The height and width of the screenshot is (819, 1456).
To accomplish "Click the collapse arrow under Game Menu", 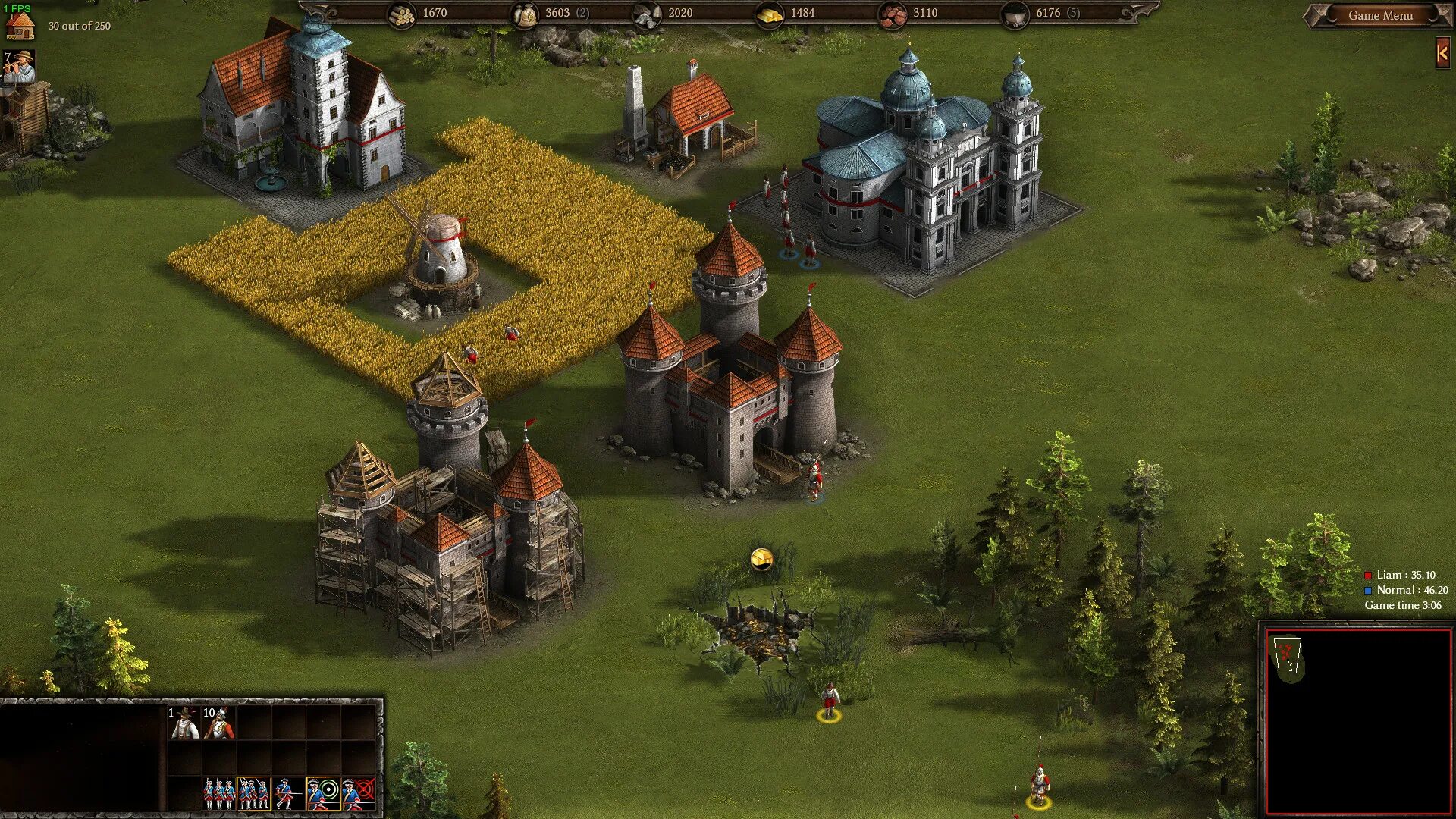I will 1442,54.
